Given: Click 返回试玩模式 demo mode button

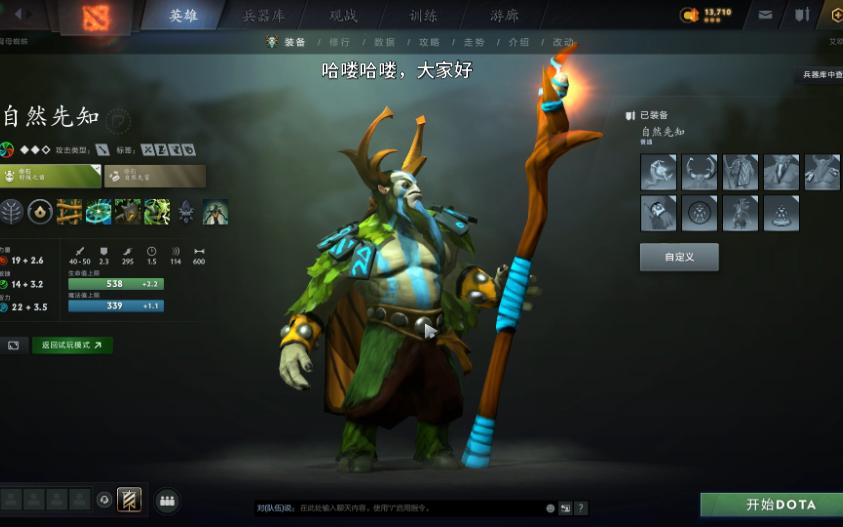Looking at the screenshot, I should coord(72,345).
